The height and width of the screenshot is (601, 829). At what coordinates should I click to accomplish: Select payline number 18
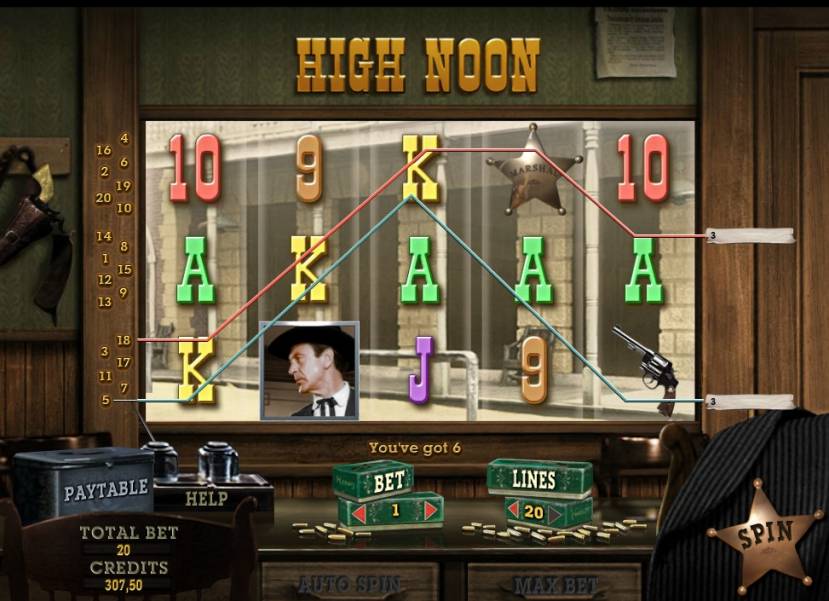[124, 340]
